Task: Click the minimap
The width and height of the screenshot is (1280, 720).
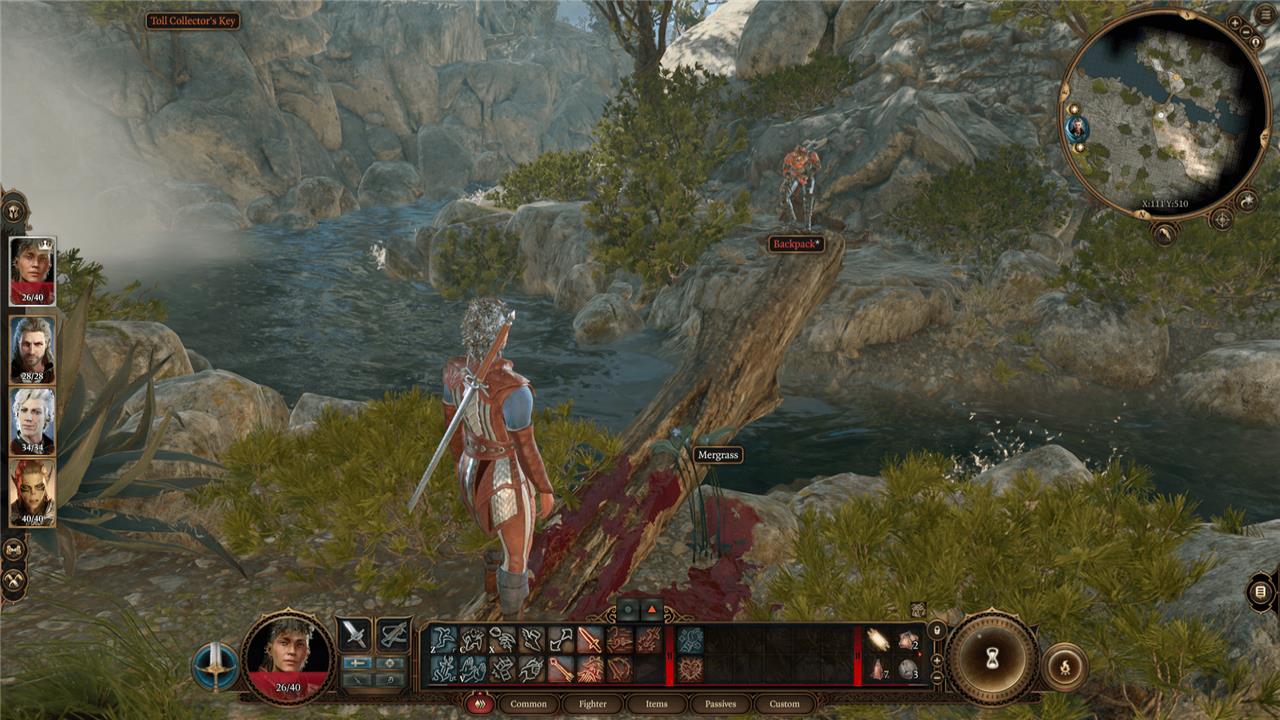Action: point(1163,113)
